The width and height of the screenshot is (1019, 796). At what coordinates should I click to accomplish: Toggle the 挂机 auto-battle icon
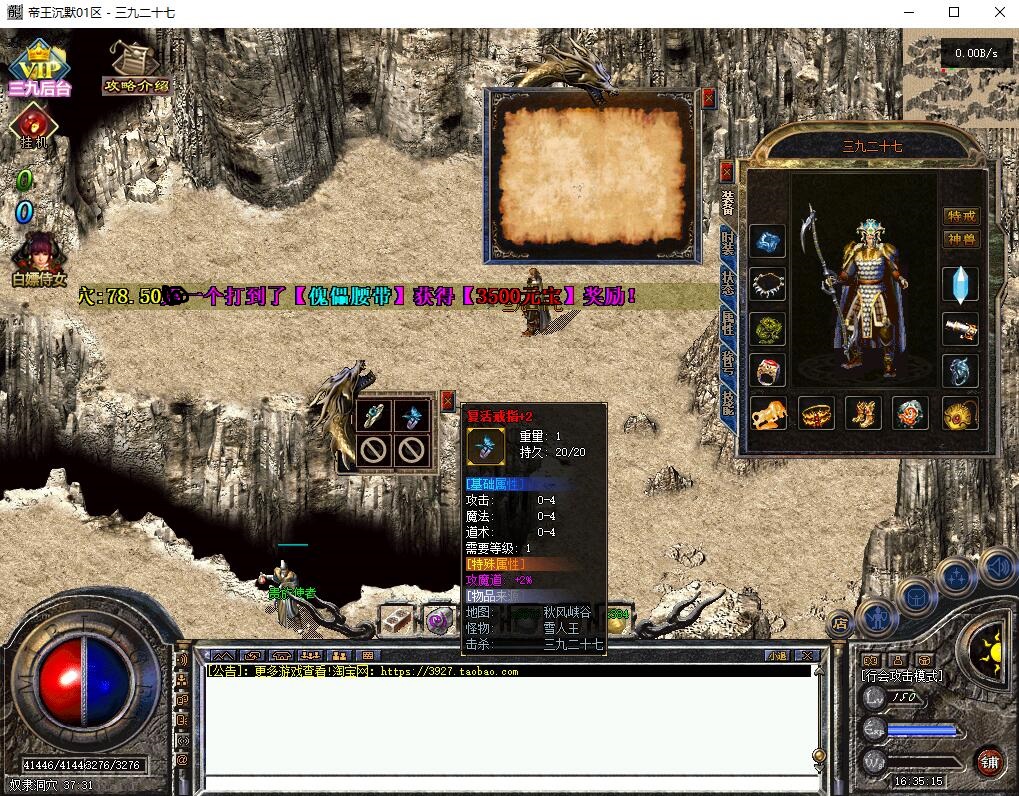coord(33,125)
